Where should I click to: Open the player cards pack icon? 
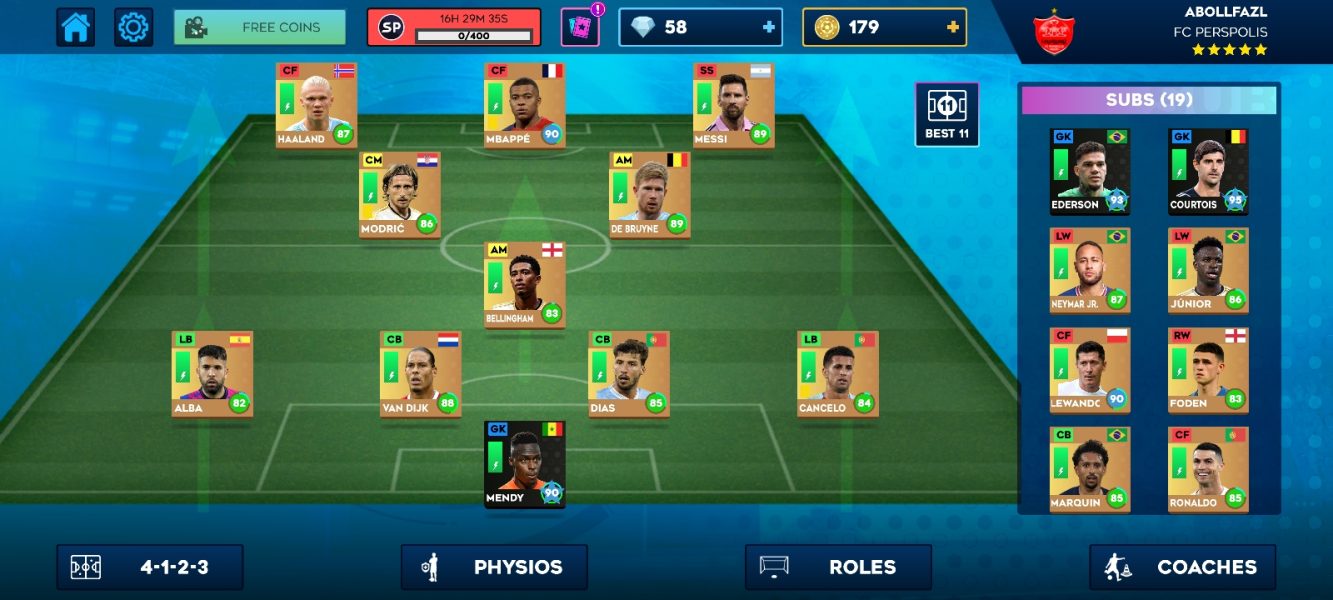(x=579, y=27)
